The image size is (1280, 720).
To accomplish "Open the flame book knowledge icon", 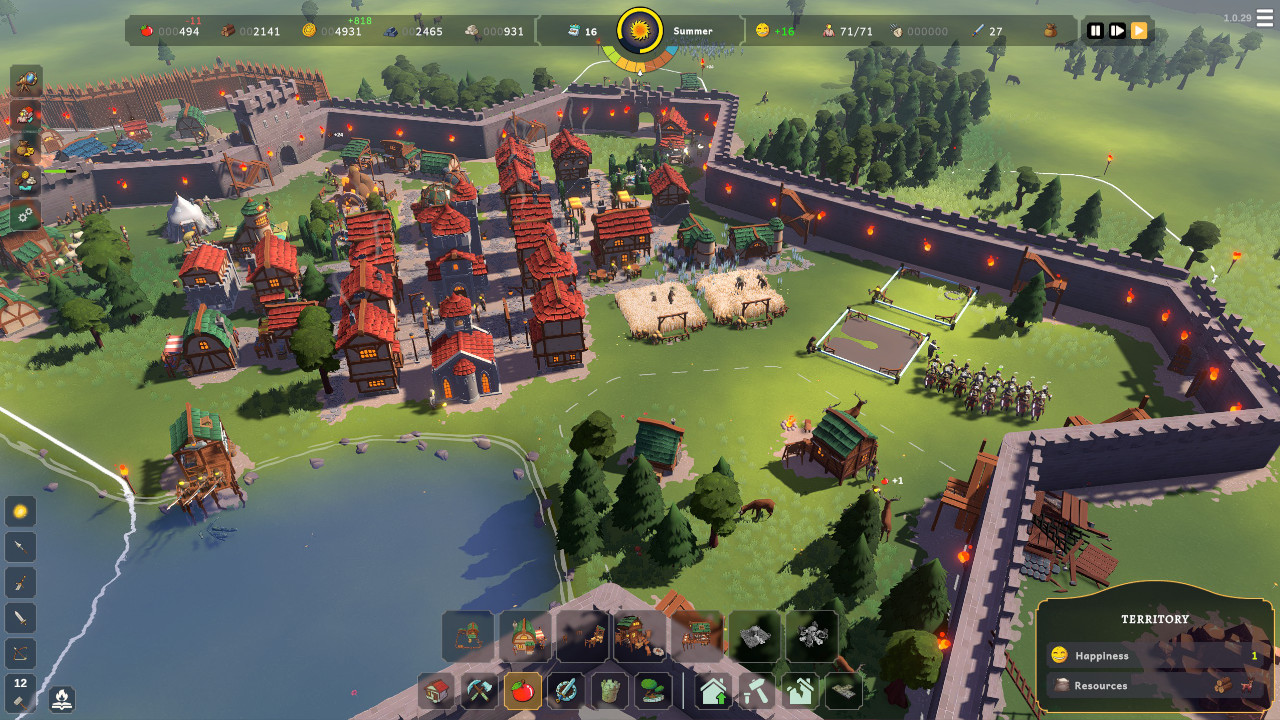I will [61, 697].
